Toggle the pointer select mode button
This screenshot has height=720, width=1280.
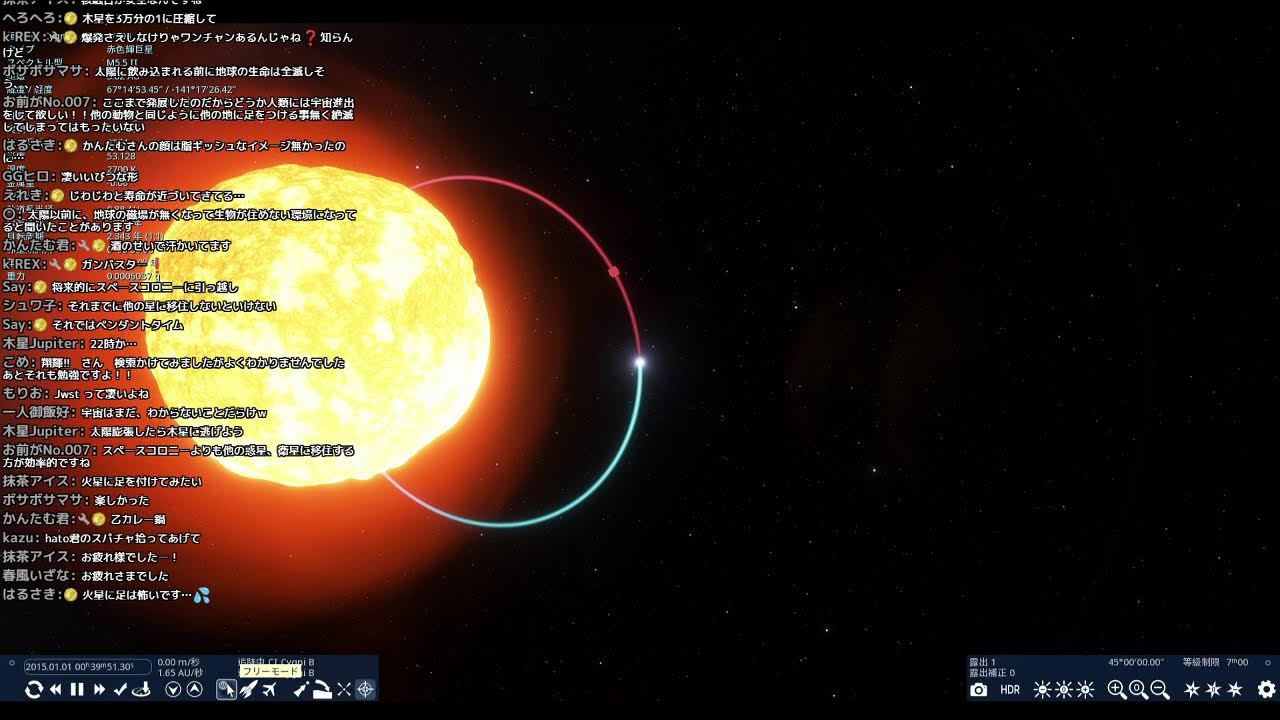pos(225,689)
